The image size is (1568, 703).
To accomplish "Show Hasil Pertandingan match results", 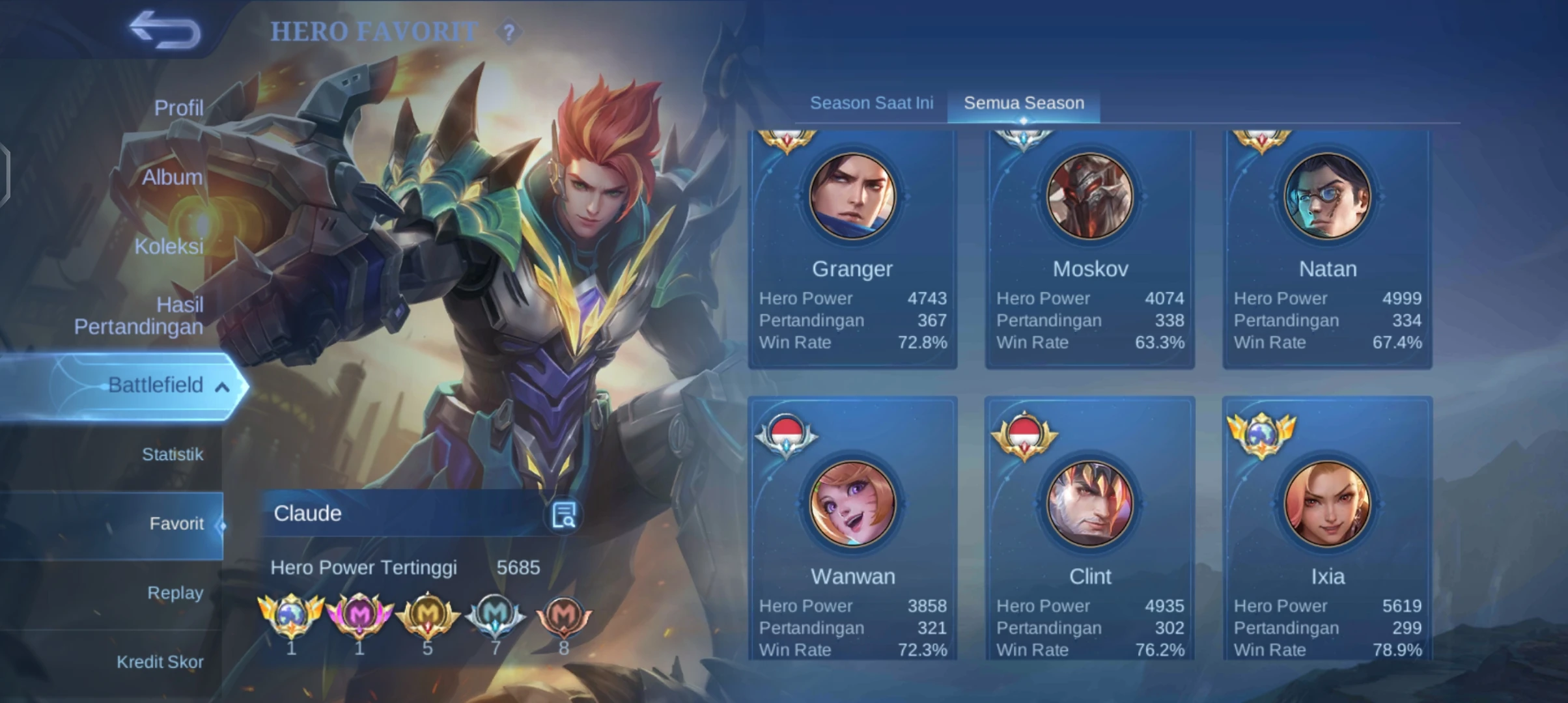I will tap(139, 316).
